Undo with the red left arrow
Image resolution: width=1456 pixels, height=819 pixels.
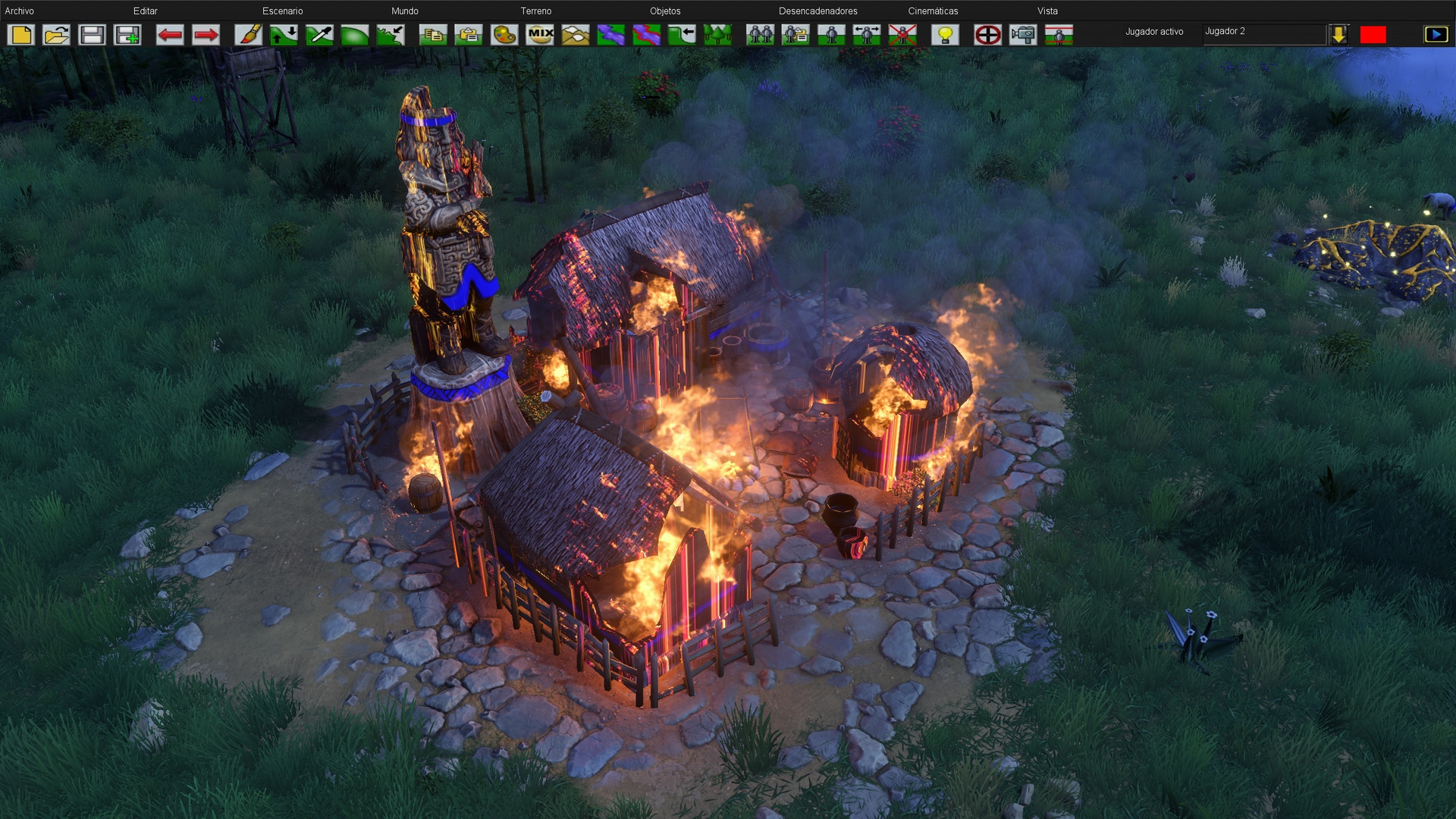170,35
